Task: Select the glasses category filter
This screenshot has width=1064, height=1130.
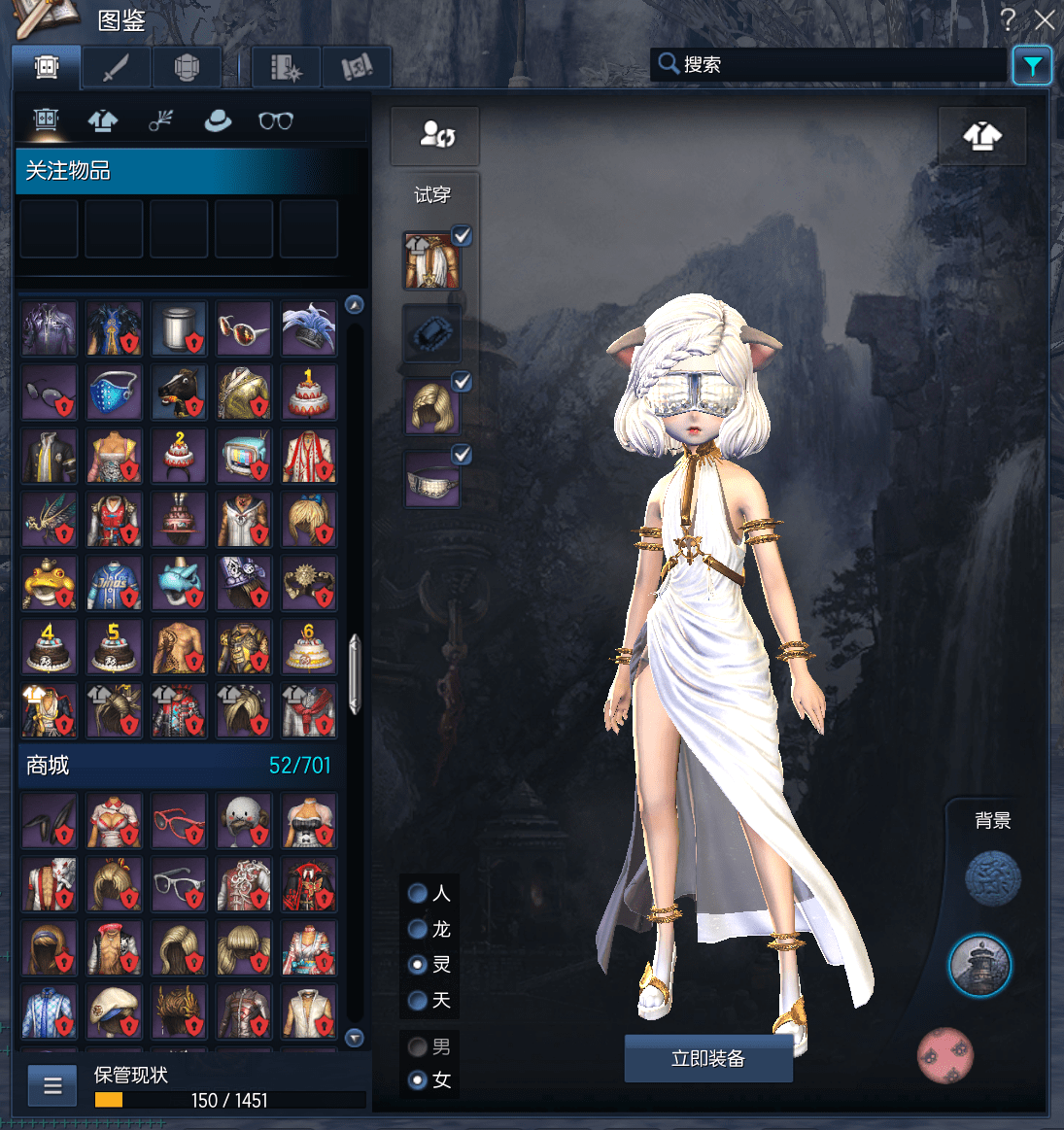Action: [x=275, y=120]
